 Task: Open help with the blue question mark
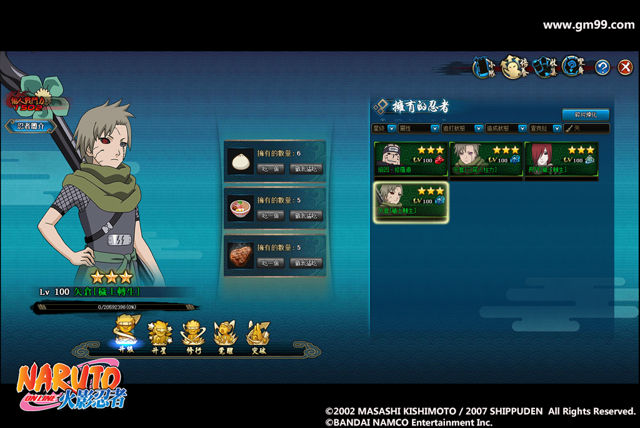coord(602,67)
